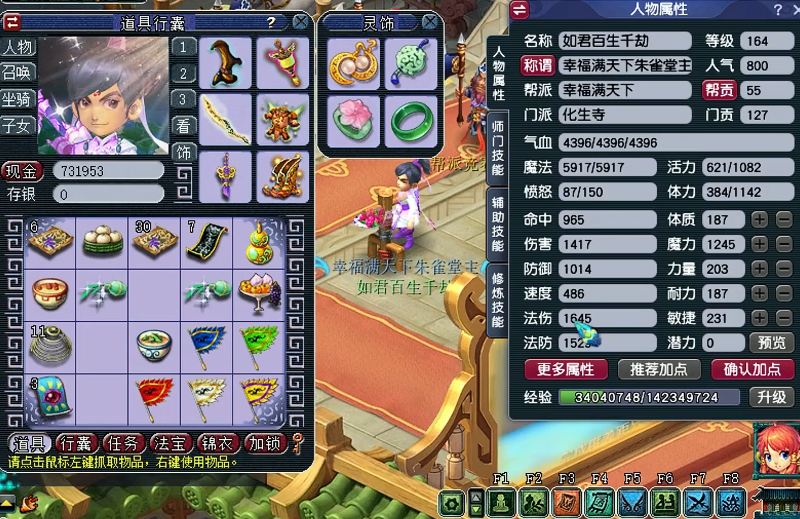Switch to the 召唤 side tab
This screenshot has height=519, width=800.
pos(16,72)
